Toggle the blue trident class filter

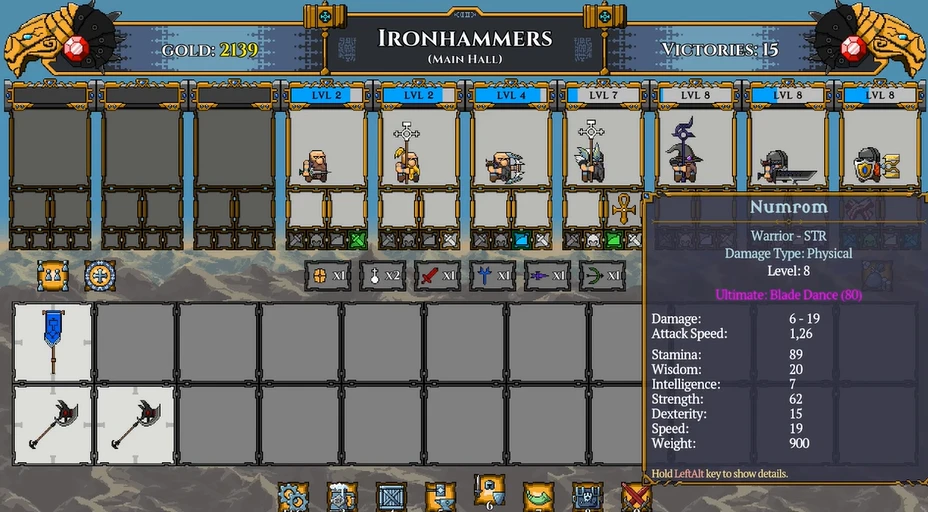[x=493, y=275]
